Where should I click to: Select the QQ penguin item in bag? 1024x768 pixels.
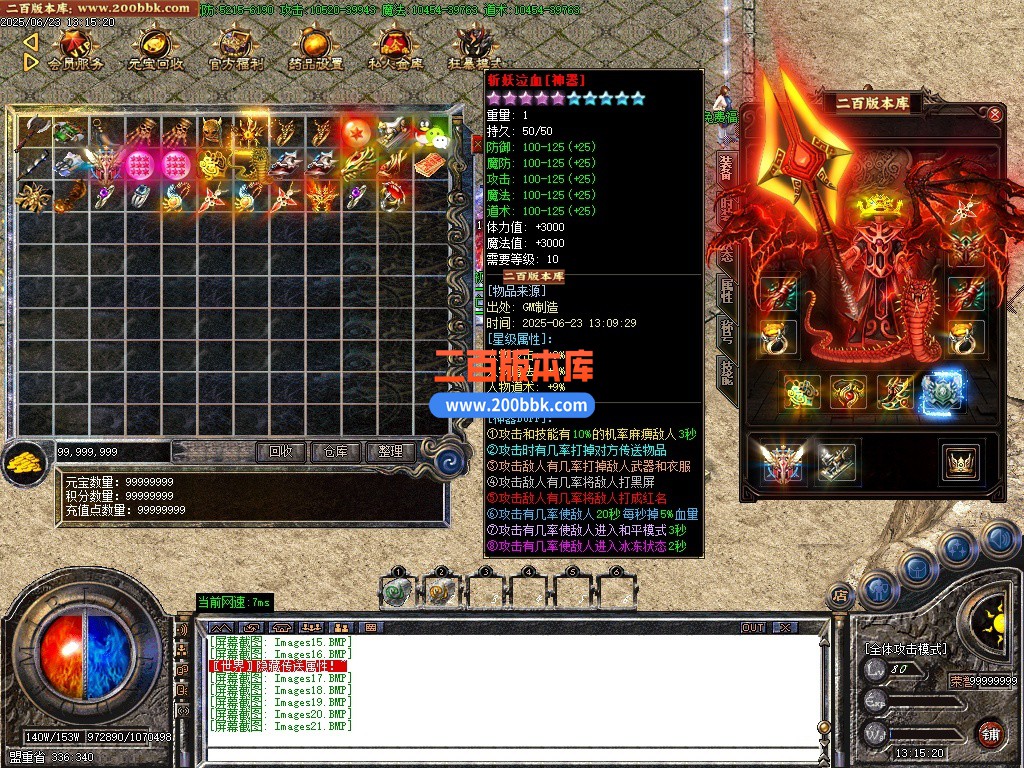point(433,131)
